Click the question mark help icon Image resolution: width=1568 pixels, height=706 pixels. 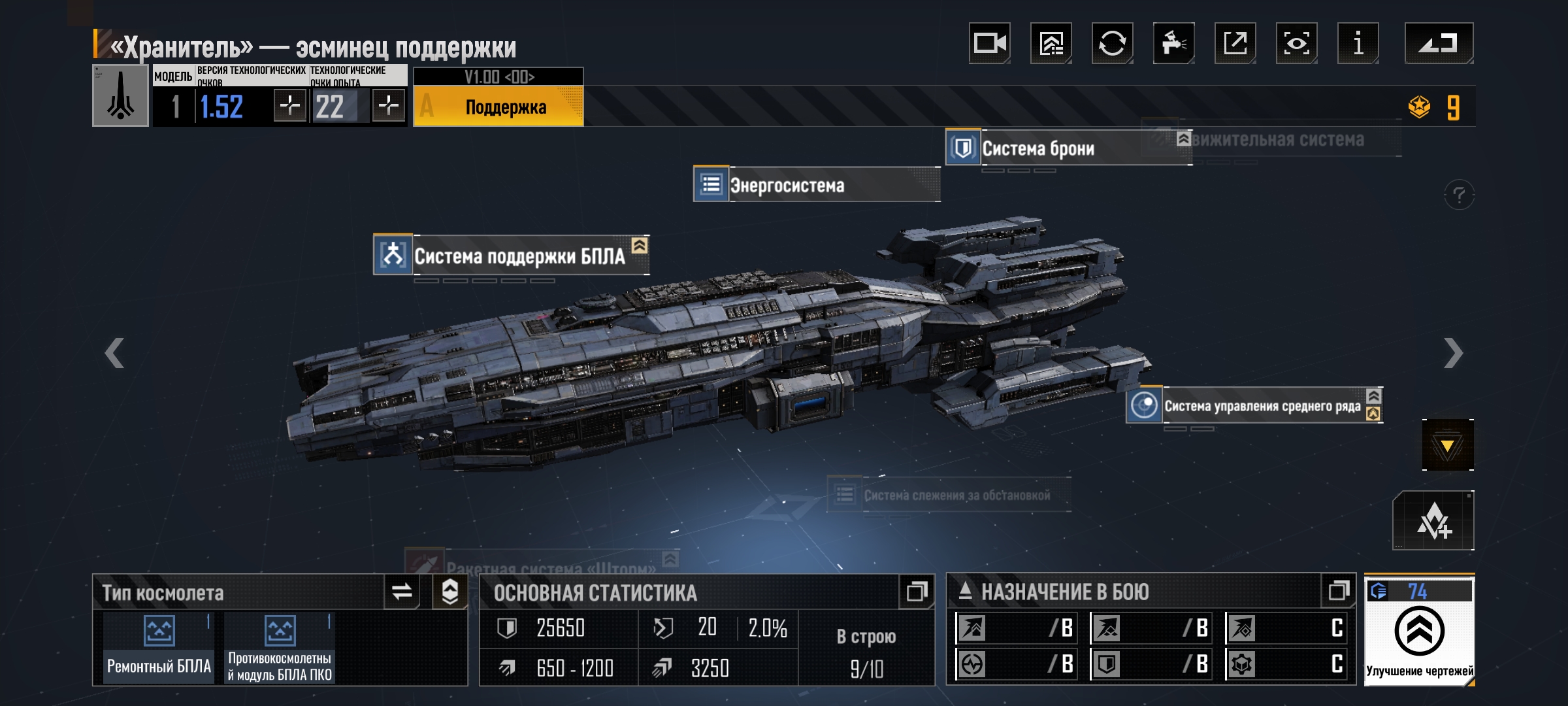[1458, 195]
